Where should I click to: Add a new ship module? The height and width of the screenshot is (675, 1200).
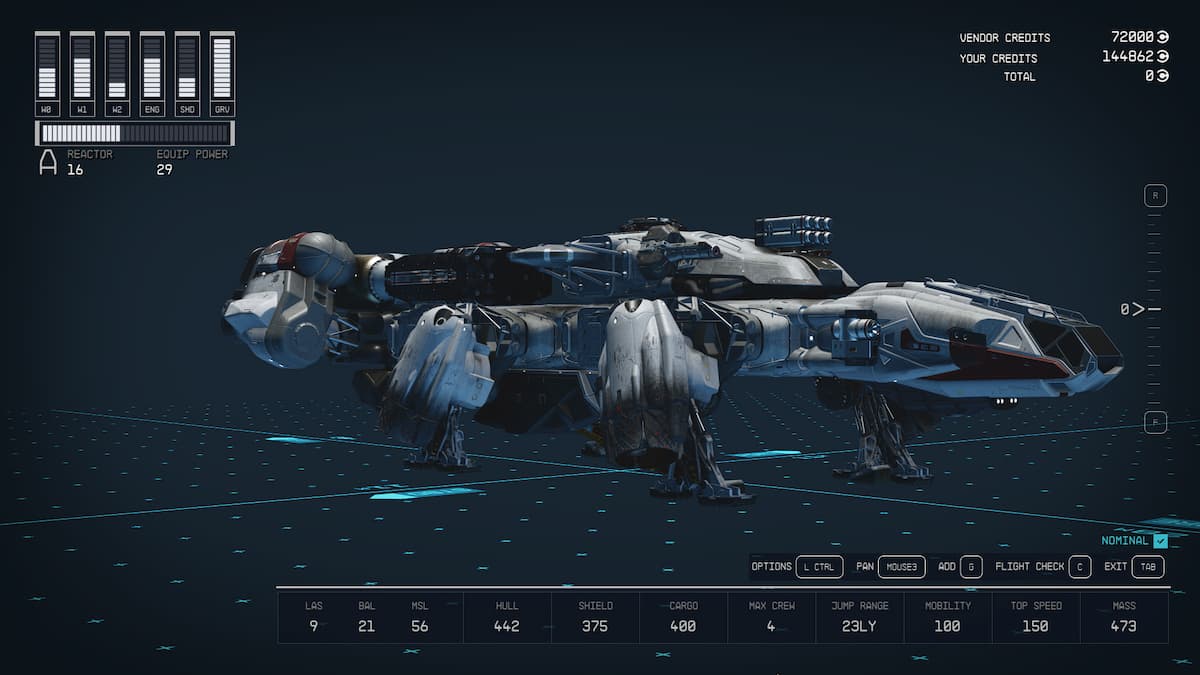(x=971, y=567)
